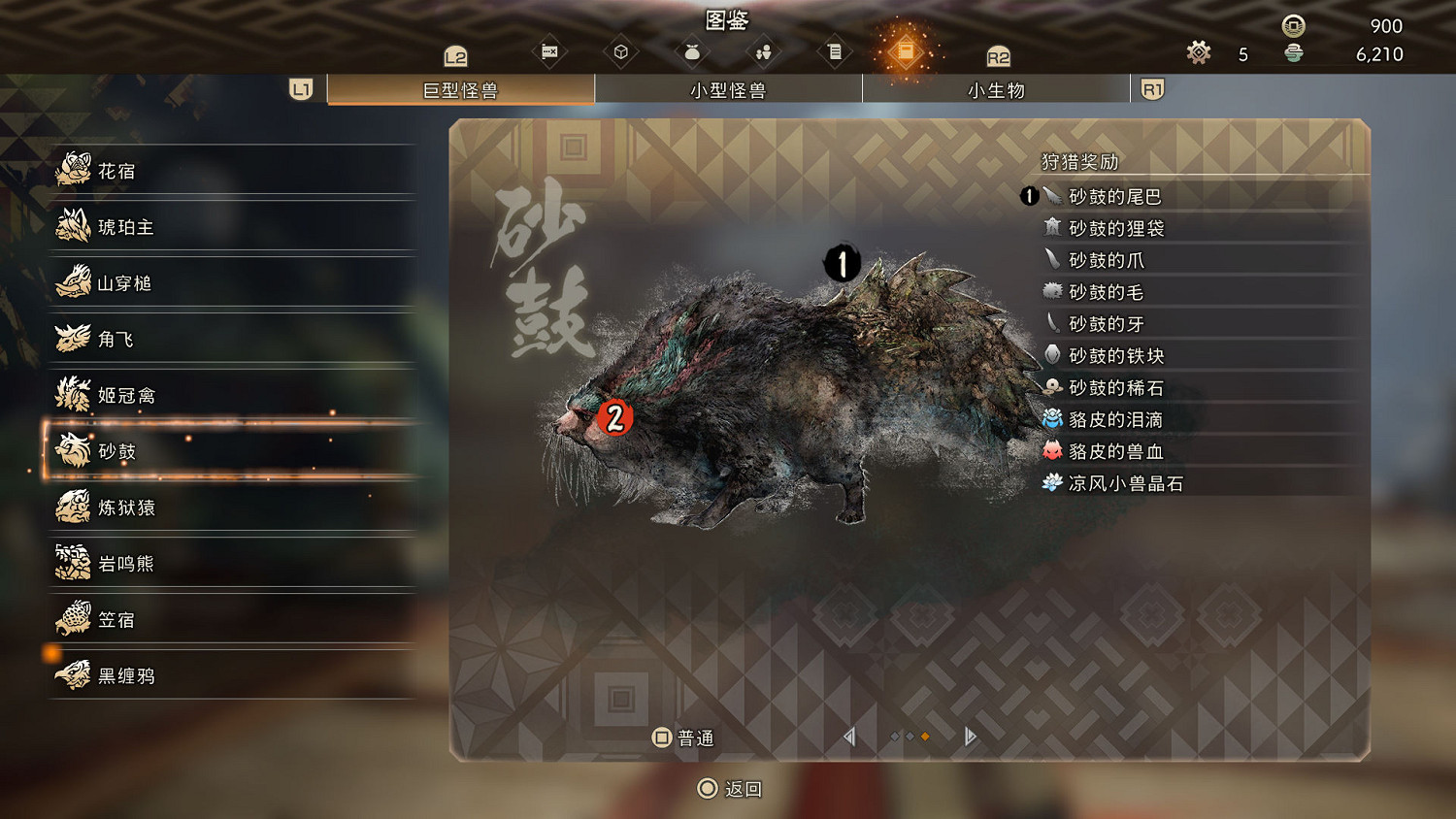
Task: Switch to the 巨型怪兽 tab
Action: pyautogui.click(x=461, y=90)
